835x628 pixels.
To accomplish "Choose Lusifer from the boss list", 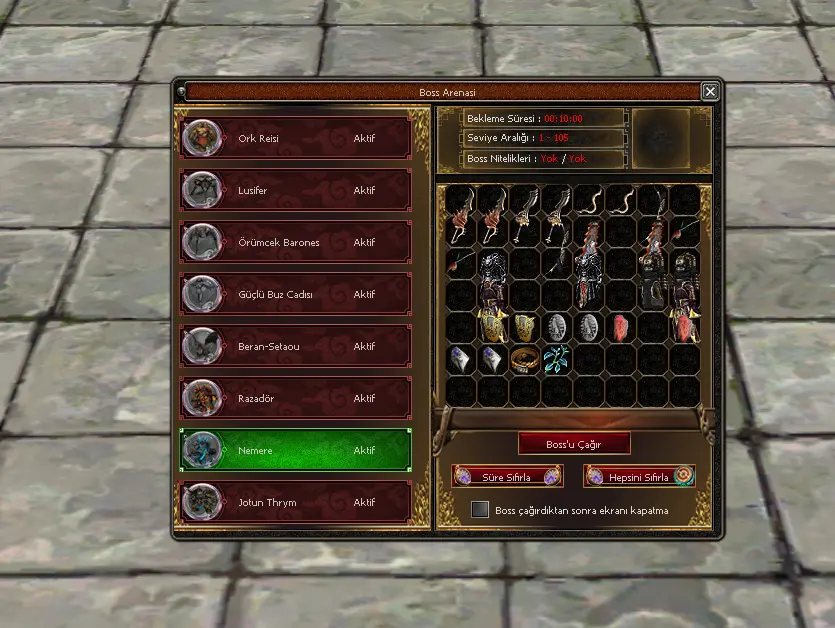I will click(296, 190).
